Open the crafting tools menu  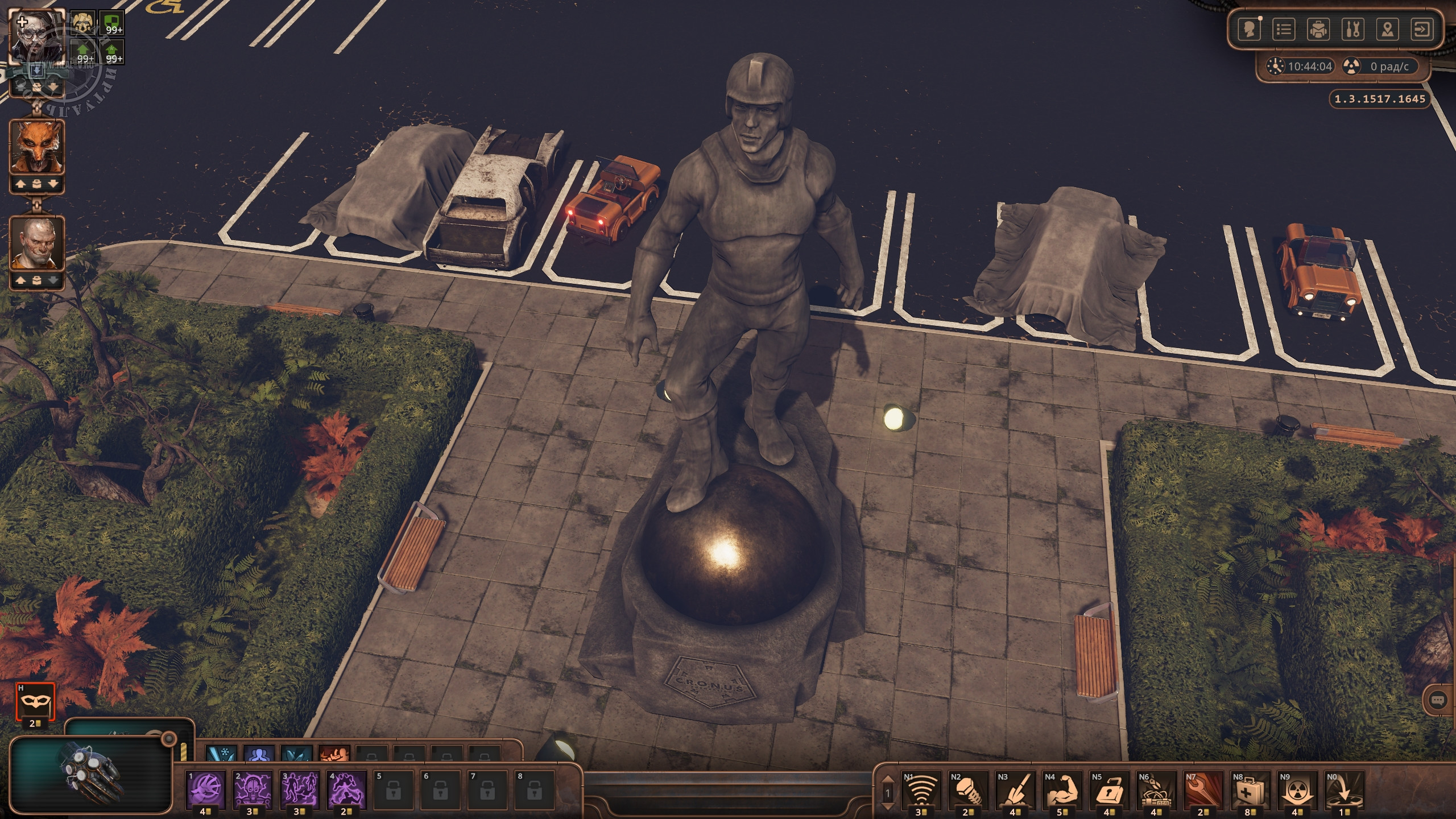[1352, 30]
